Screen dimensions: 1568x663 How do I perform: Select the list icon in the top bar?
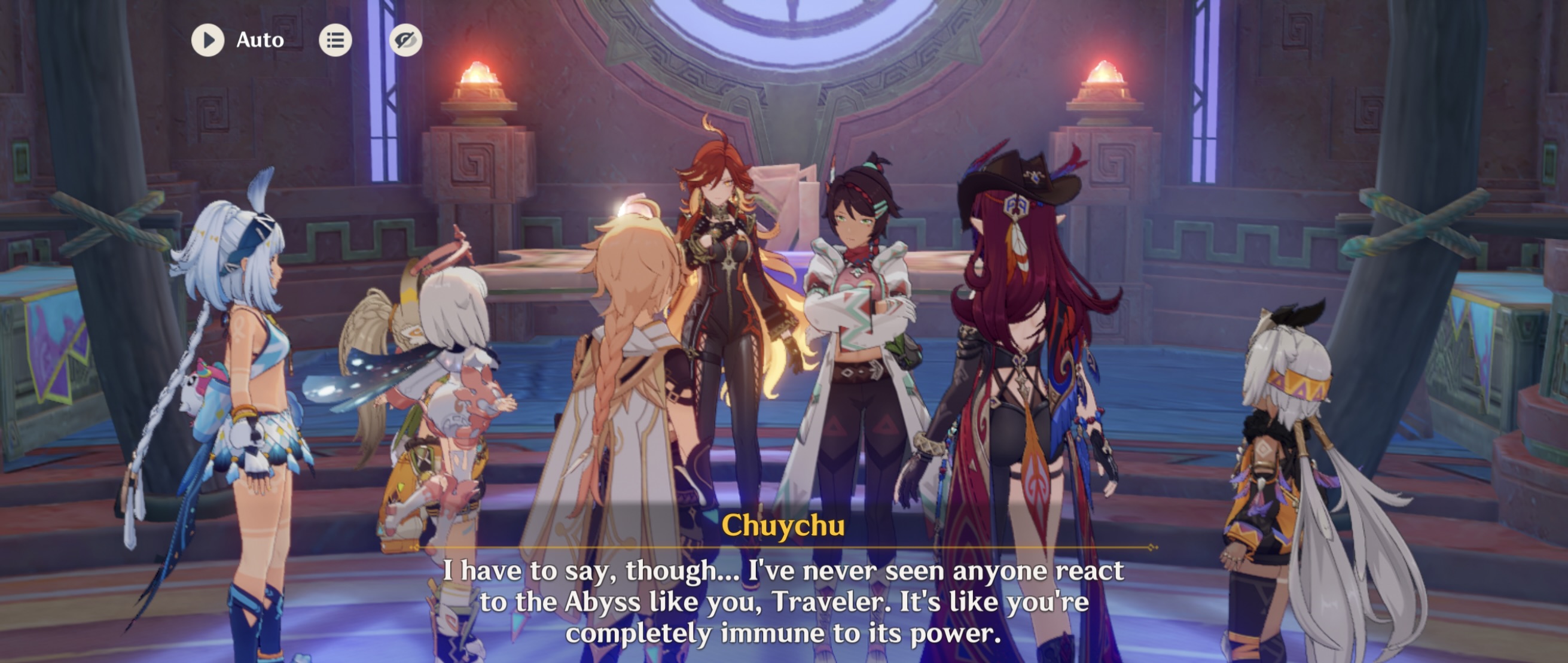point(336,40)
